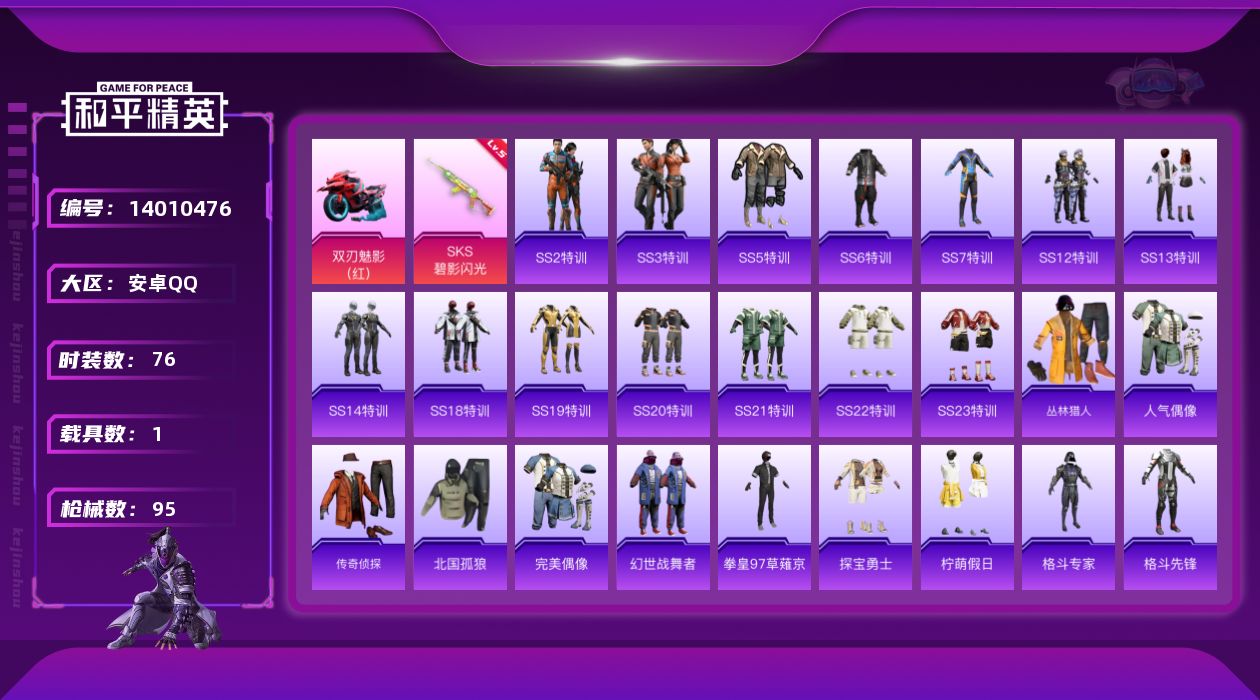Select the 双刃魅影(红) motorcycle card
The image size is (1260, 700).
(358, 211)
